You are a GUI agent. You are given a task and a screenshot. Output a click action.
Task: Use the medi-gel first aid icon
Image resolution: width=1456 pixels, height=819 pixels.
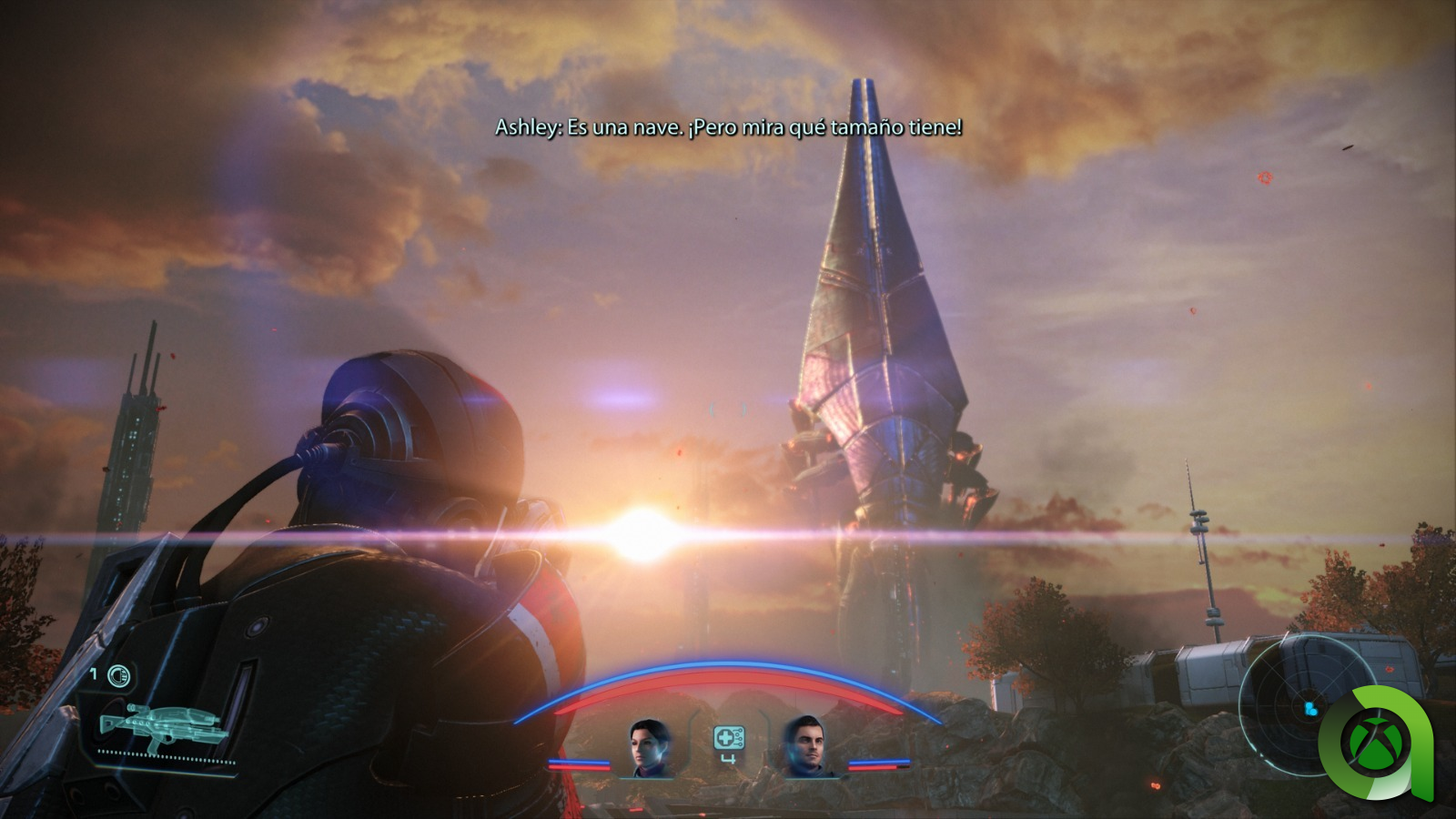728,737
